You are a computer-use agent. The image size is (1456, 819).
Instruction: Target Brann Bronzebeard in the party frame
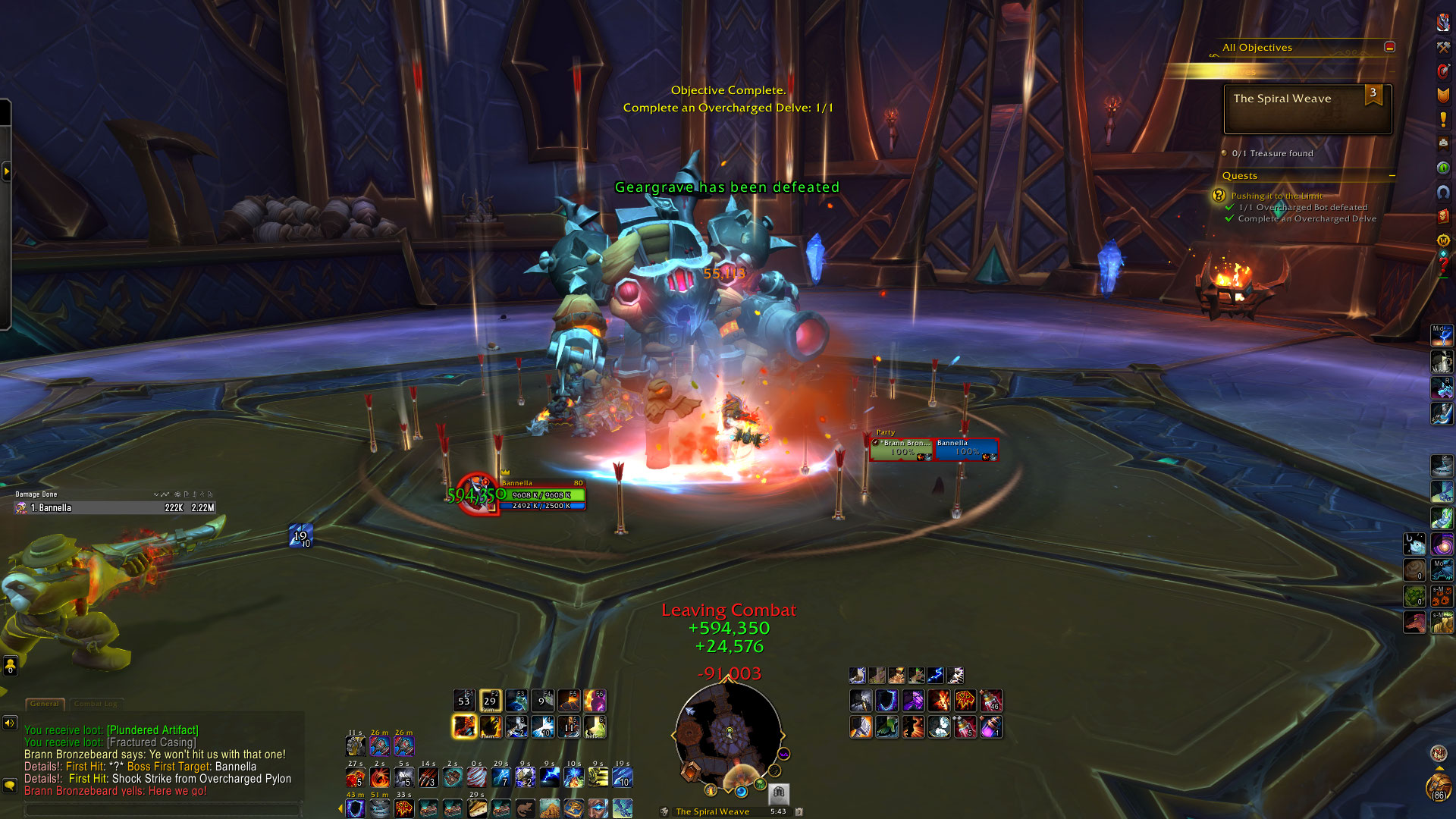click(x=902, y=449)
